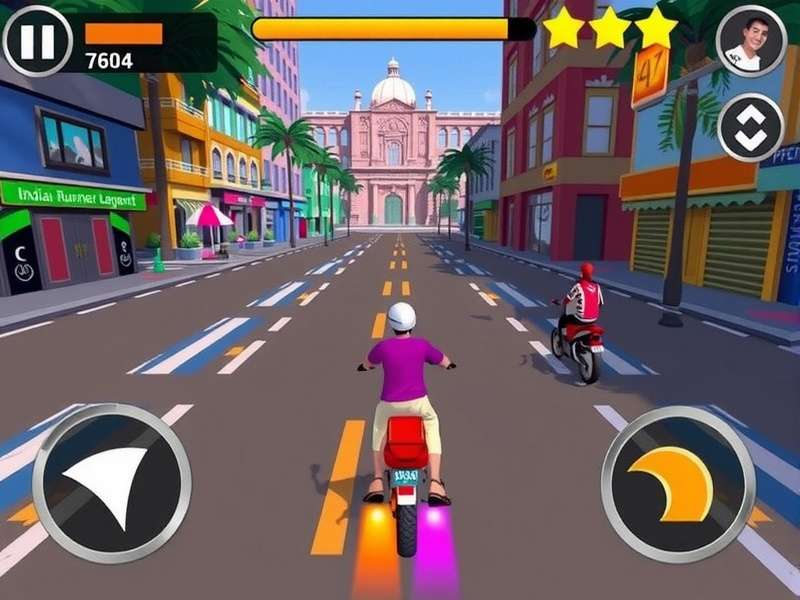Pause the game
800x600 pixels.
(x=38, y=42)
